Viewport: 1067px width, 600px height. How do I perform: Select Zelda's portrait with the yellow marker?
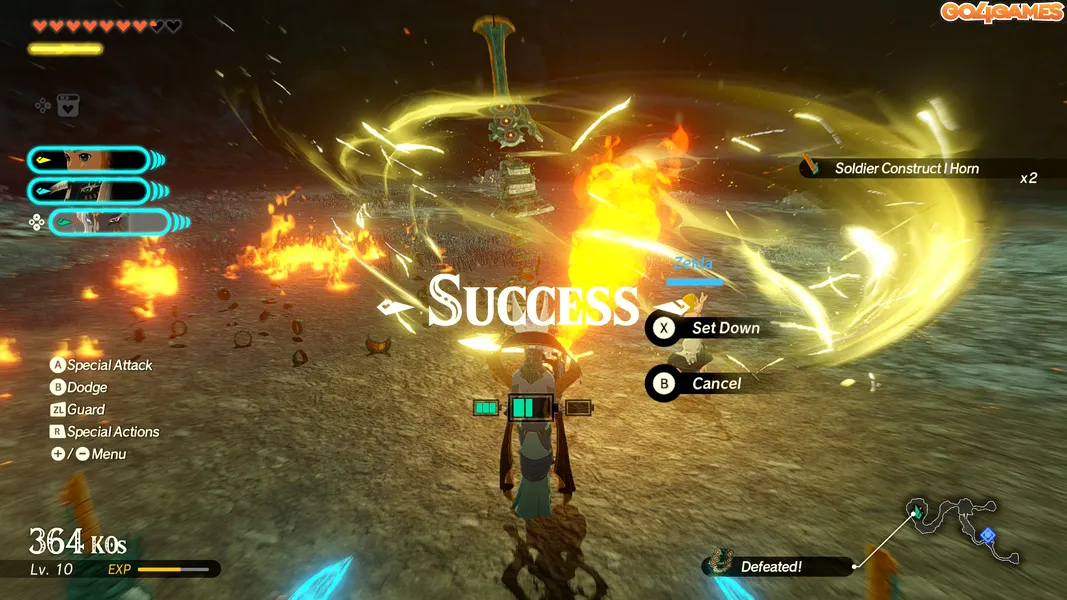(88, 160)
